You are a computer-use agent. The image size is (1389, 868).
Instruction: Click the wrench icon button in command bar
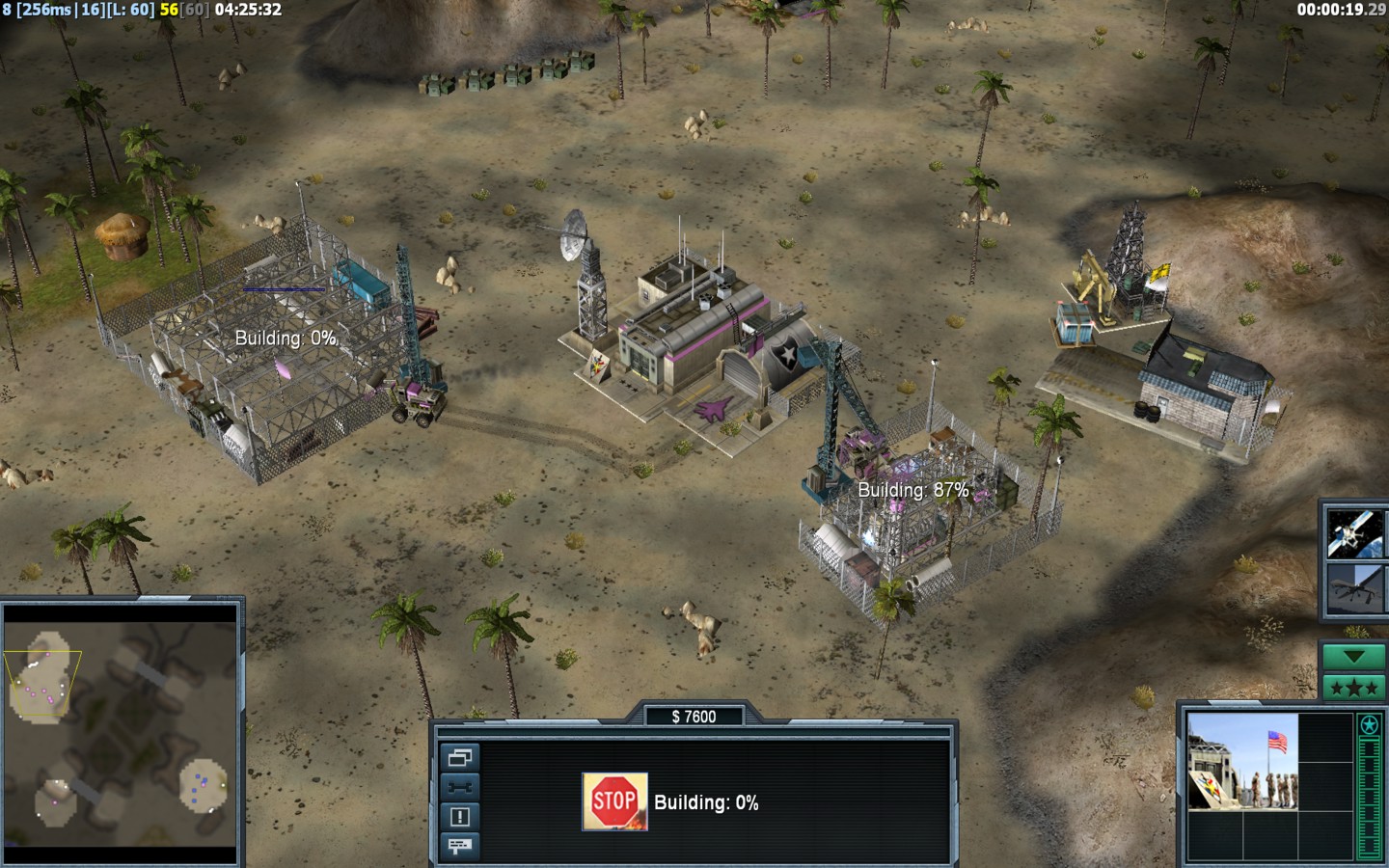459,787
